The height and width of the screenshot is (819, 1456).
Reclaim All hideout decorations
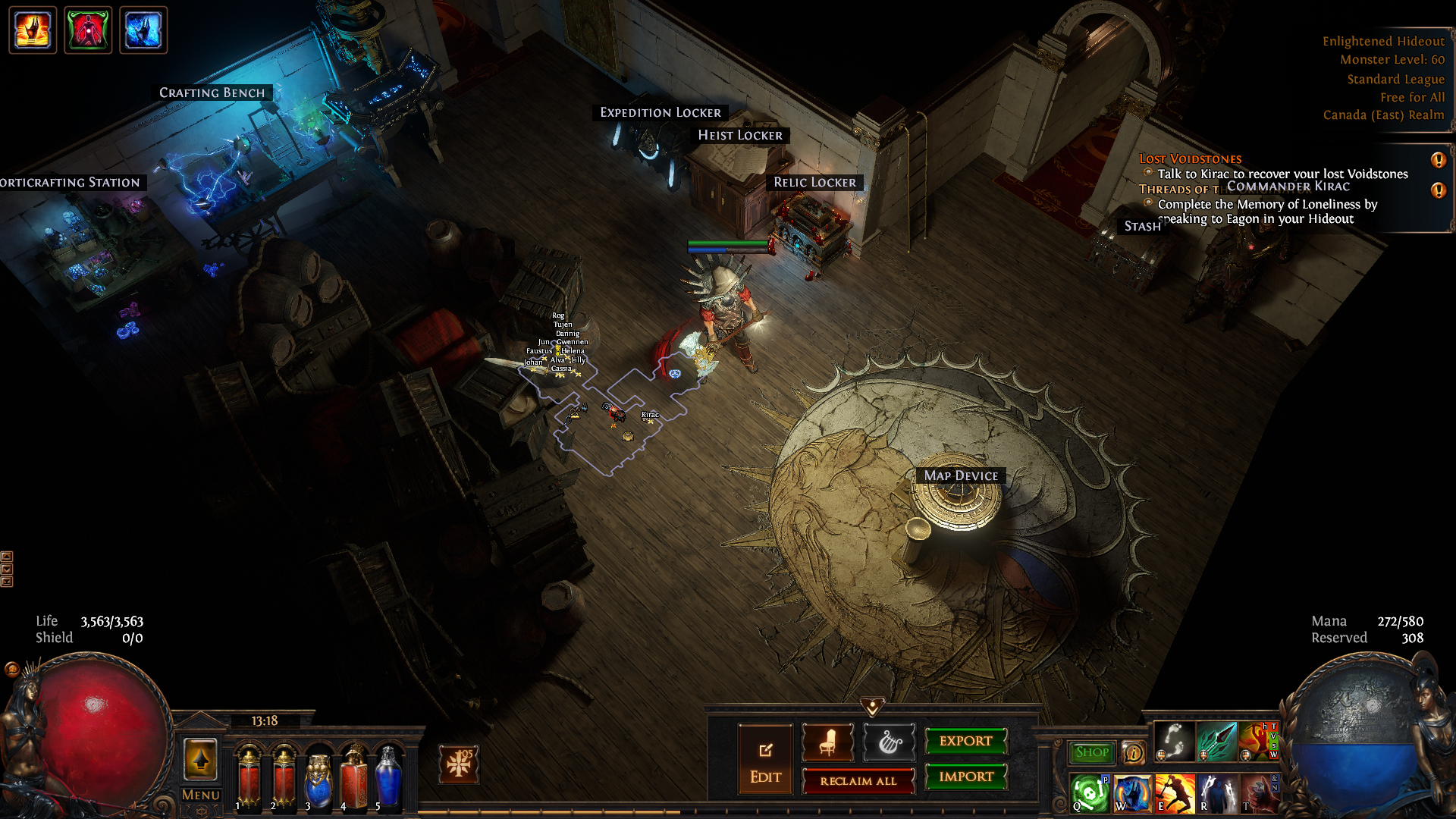click(858, 781)
